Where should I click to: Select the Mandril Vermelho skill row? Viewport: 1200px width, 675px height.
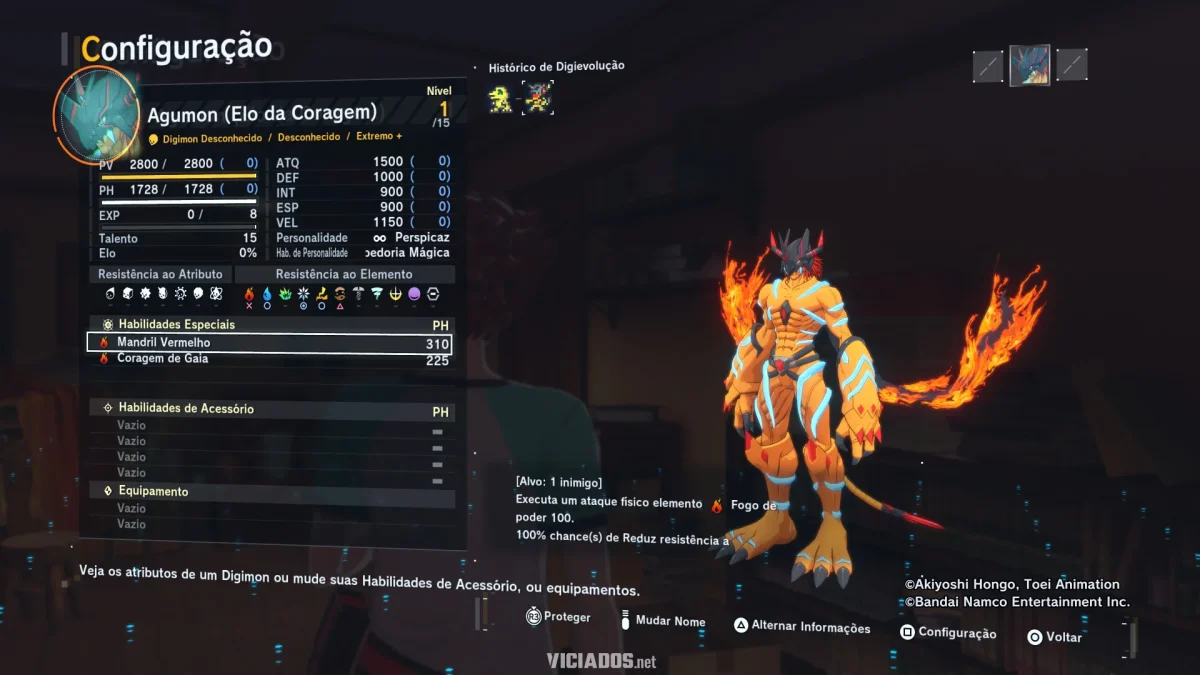pos(270,343)
